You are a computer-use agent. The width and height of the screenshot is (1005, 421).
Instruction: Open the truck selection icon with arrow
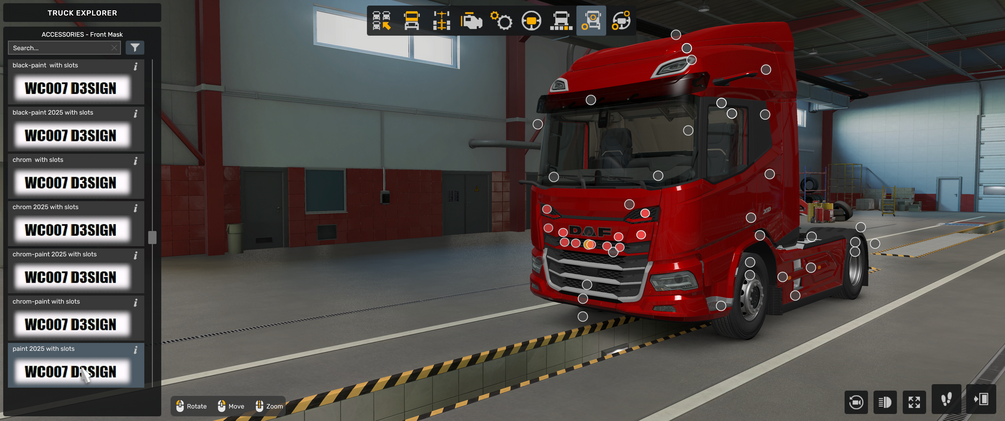point(381,20)
